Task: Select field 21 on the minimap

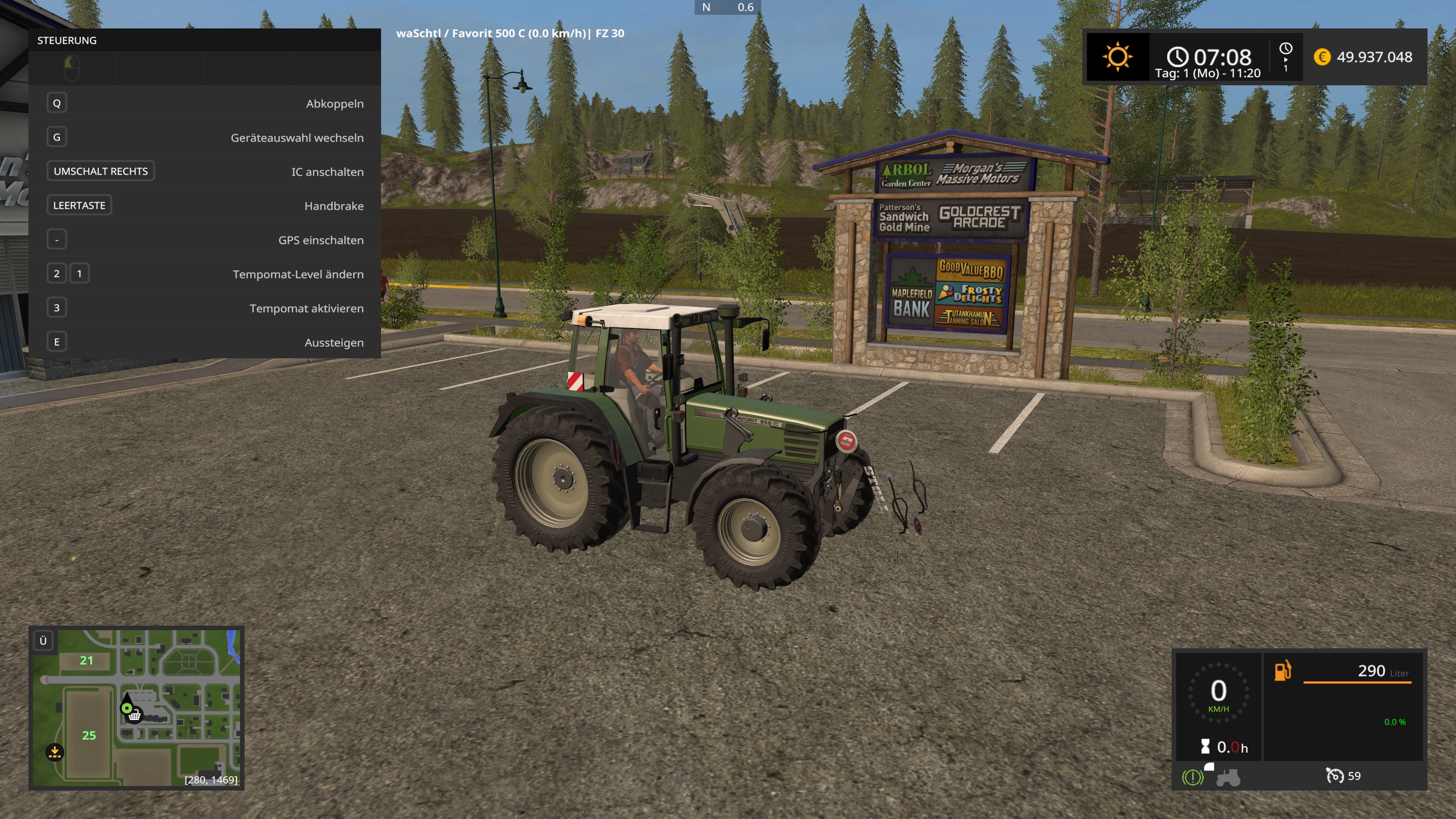Action: (x=86, y=660)
